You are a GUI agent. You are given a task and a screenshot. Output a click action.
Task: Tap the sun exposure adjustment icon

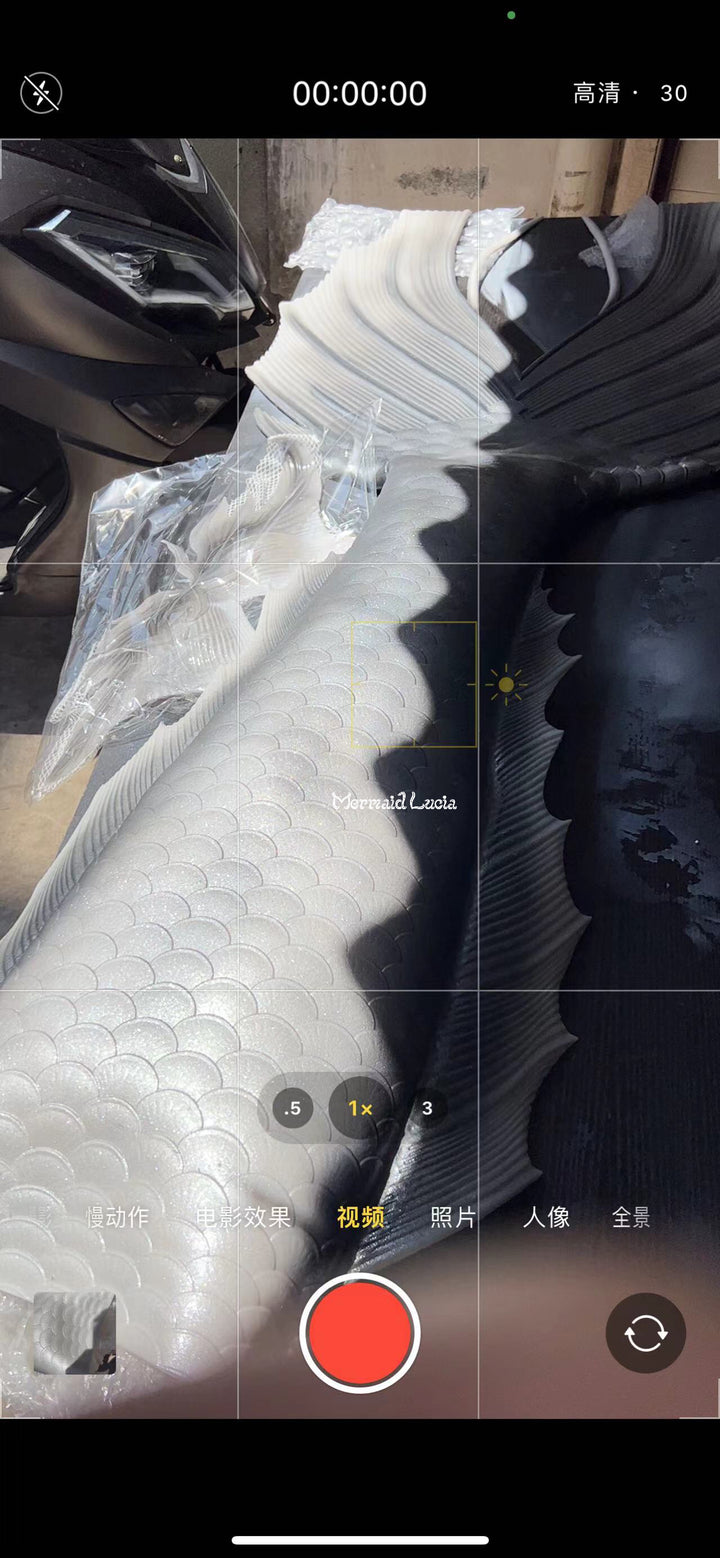tap(506, 685)
